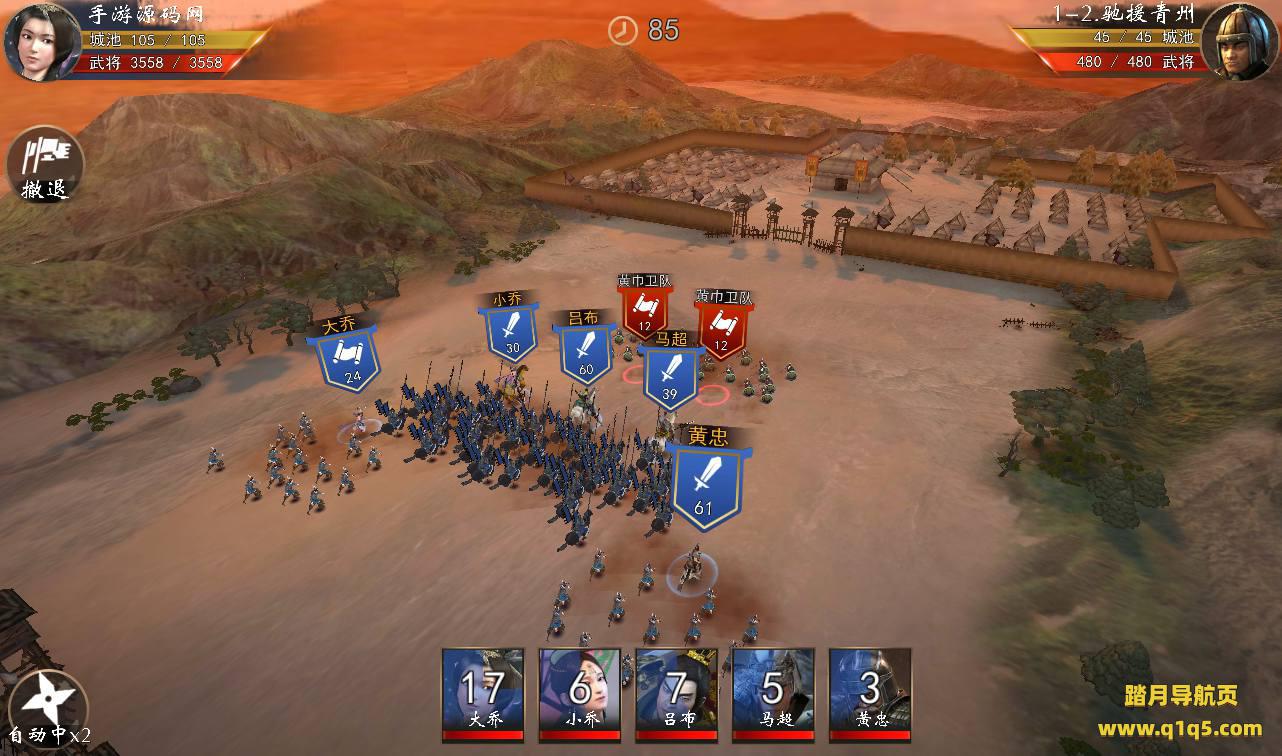Choose the 吕布 general skill card
1282x756 pixels.
point(677,692)
